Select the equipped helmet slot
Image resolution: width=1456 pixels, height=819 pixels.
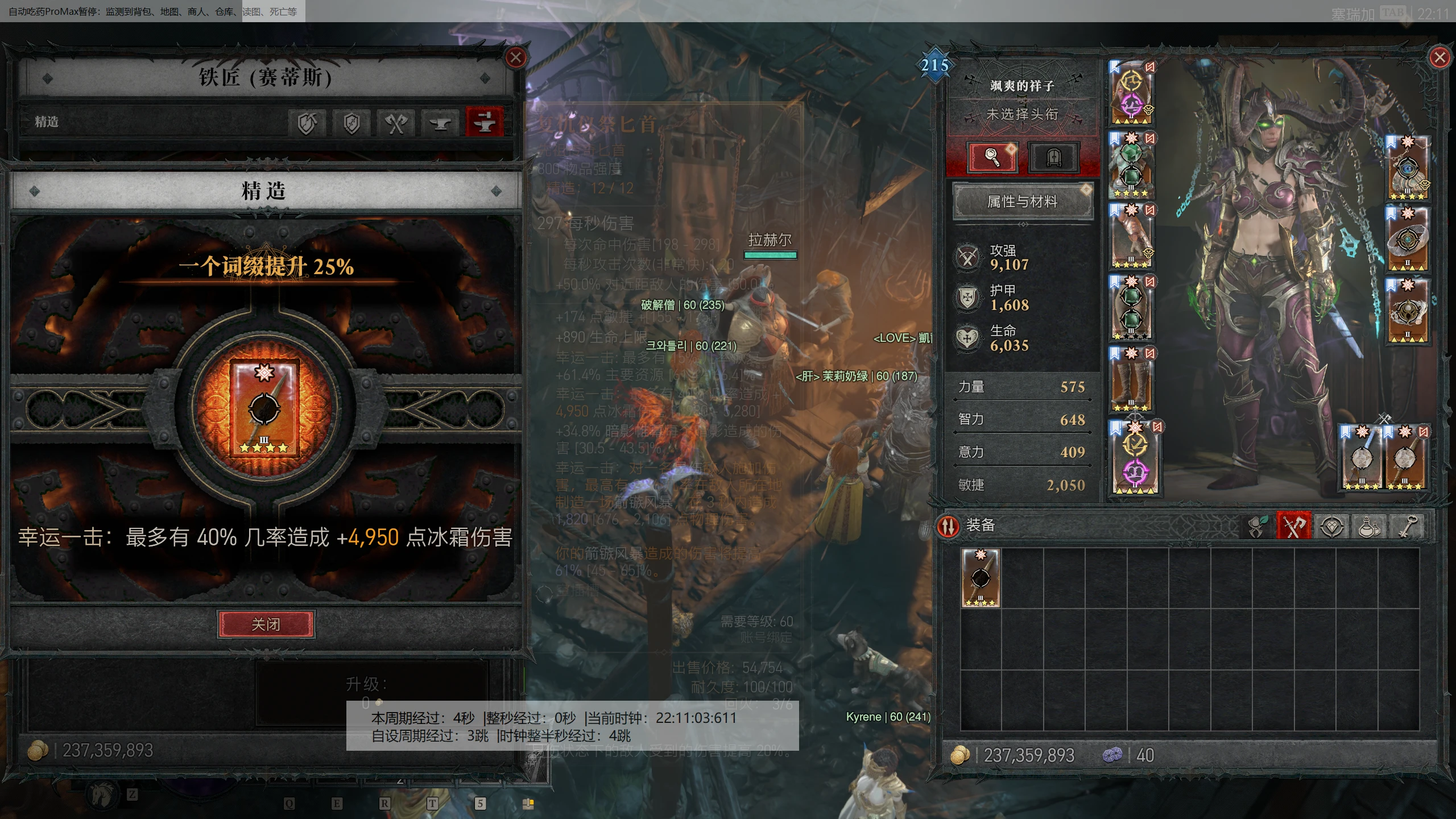[1131, 93]
